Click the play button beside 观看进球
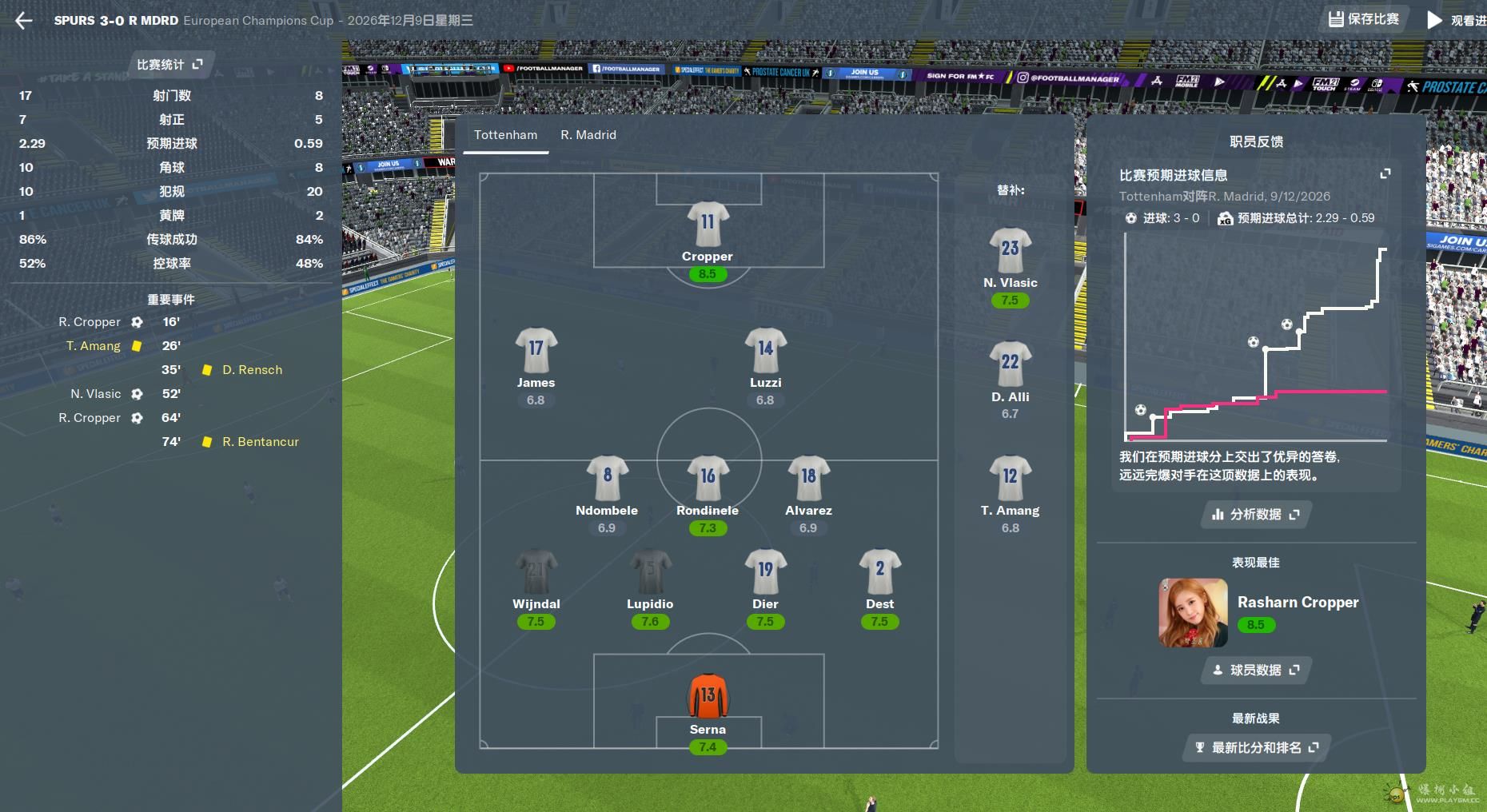1487x812 pixels. coord(1435,21)
